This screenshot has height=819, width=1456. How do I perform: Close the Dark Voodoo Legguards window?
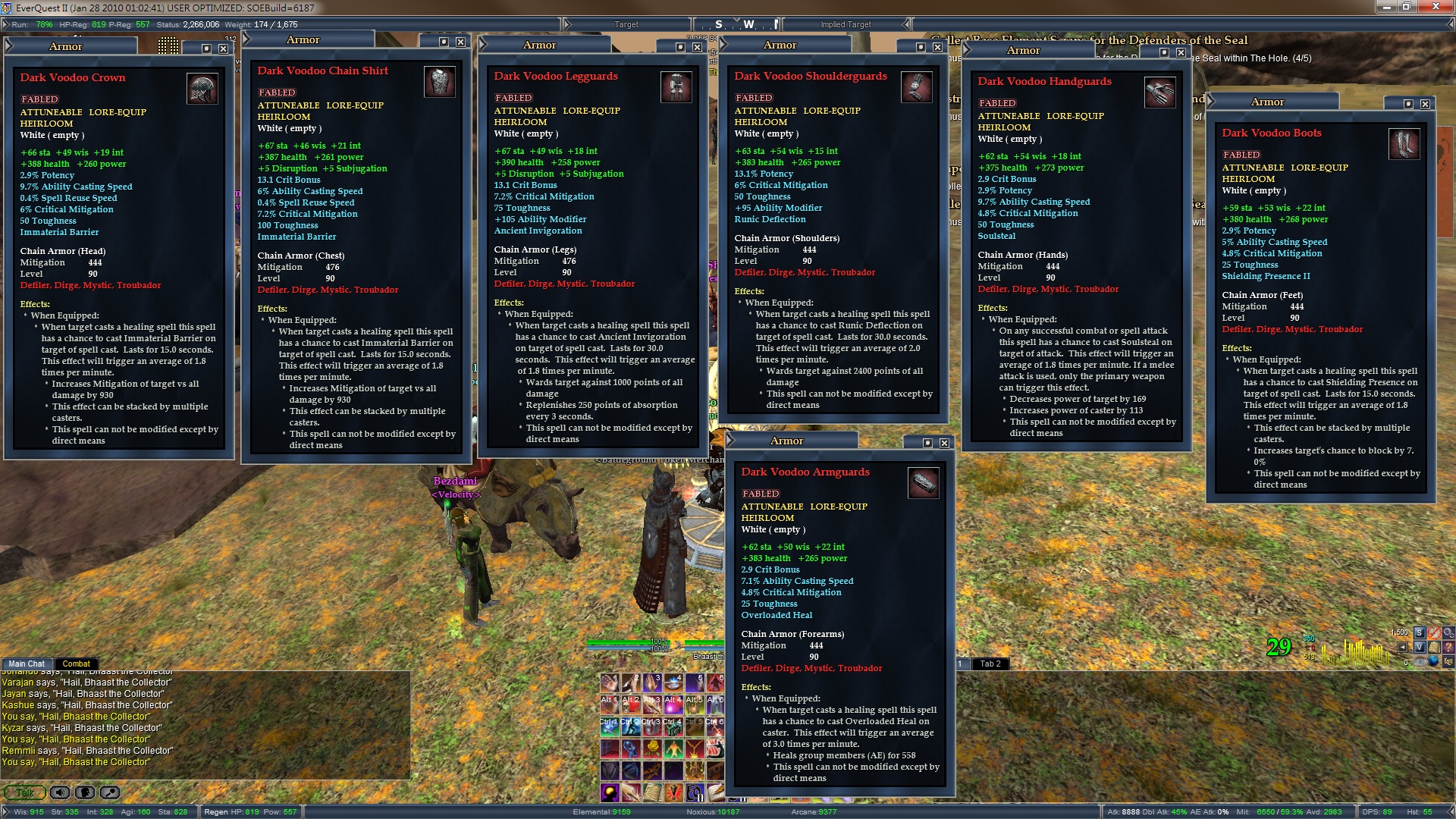697,47
